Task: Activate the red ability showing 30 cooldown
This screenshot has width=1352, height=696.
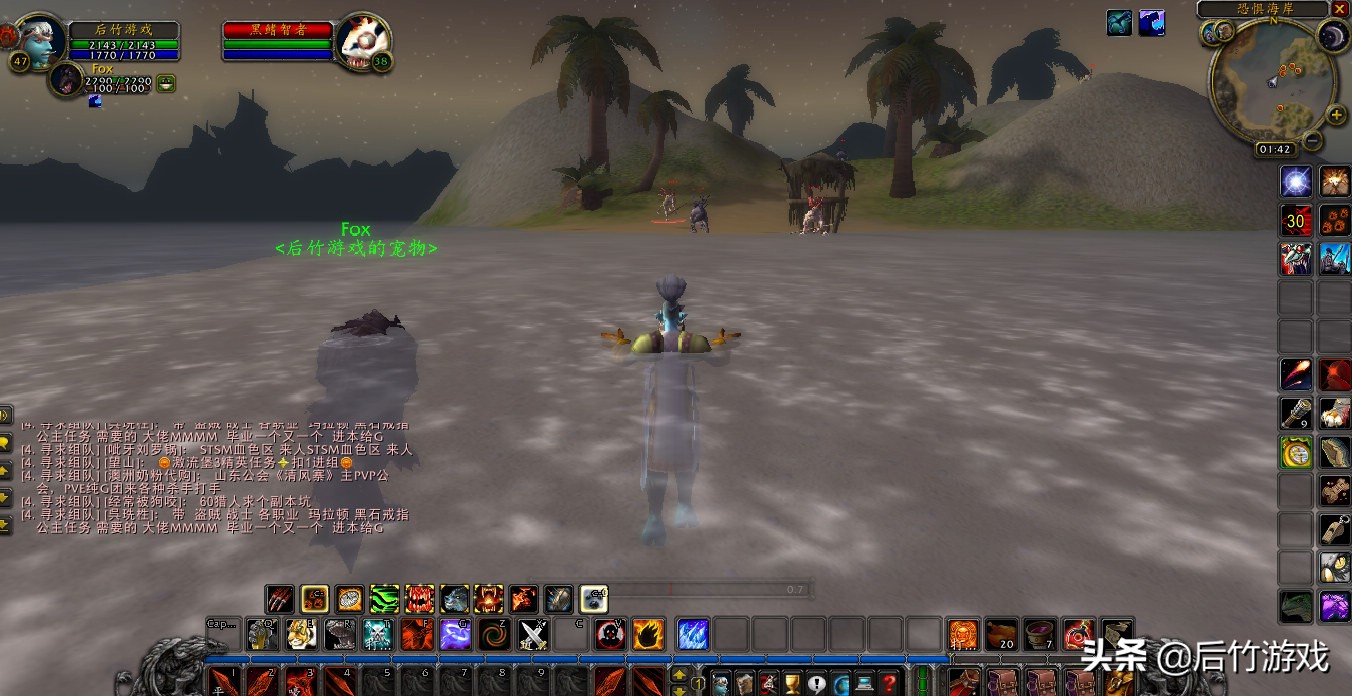Action: pyautogui.click(x=1296, y=220)
